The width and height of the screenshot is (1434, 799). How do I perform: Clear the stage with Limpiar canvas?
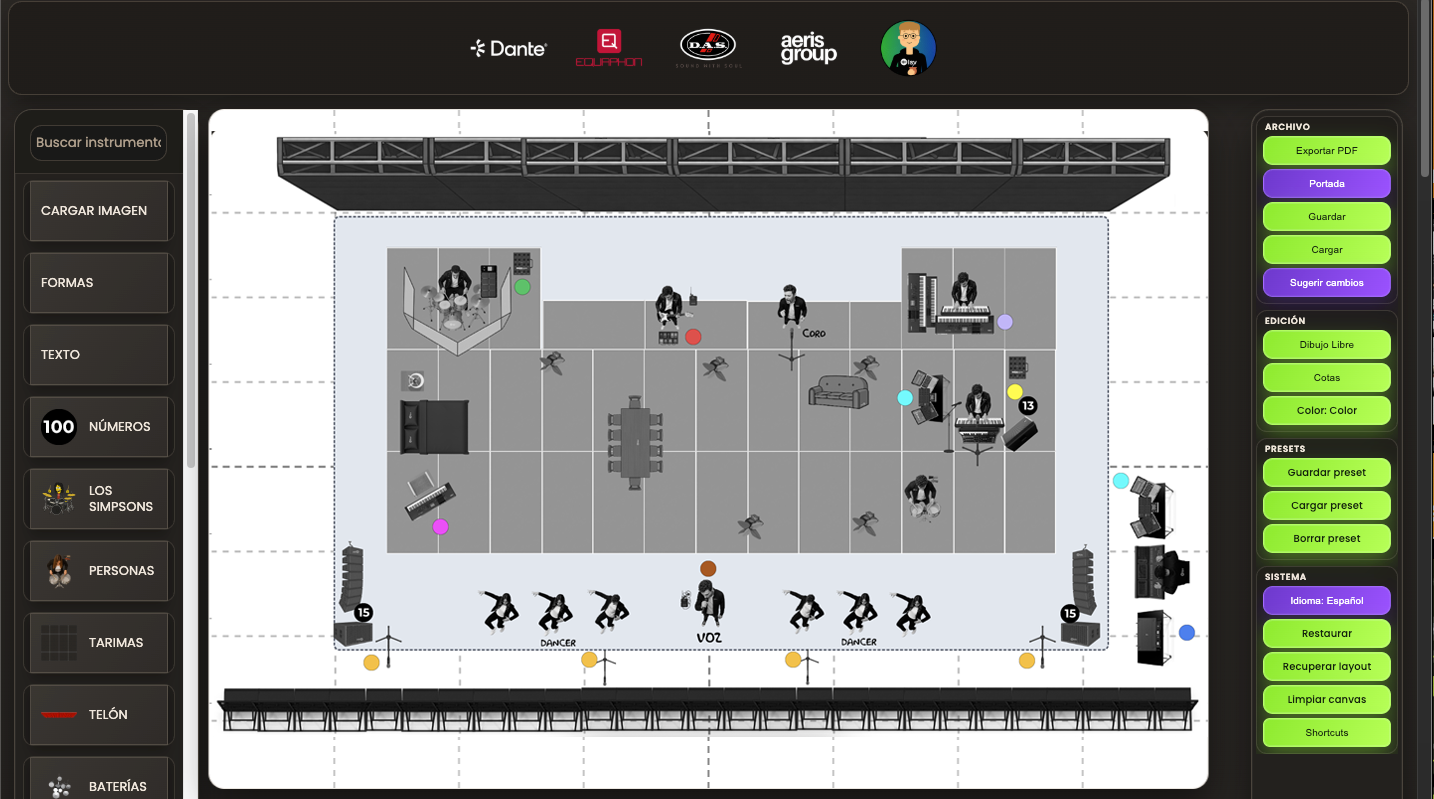(1326, 699)
